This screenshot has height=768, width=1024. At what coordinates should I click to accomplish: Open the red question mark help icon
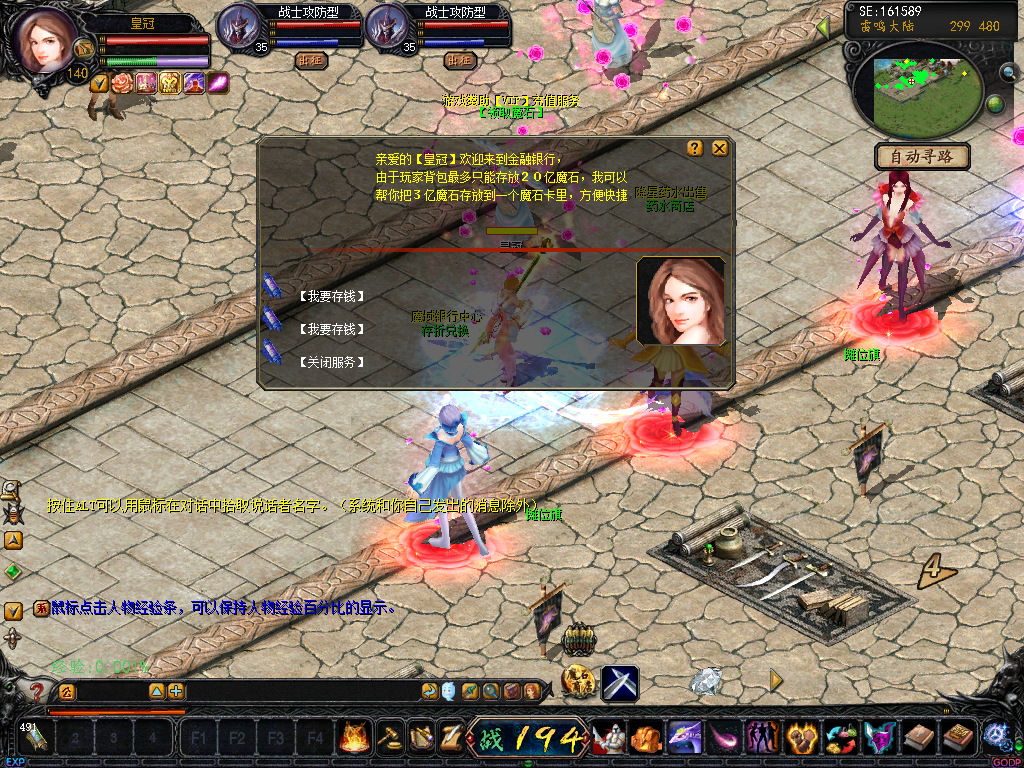pos(37,691)
